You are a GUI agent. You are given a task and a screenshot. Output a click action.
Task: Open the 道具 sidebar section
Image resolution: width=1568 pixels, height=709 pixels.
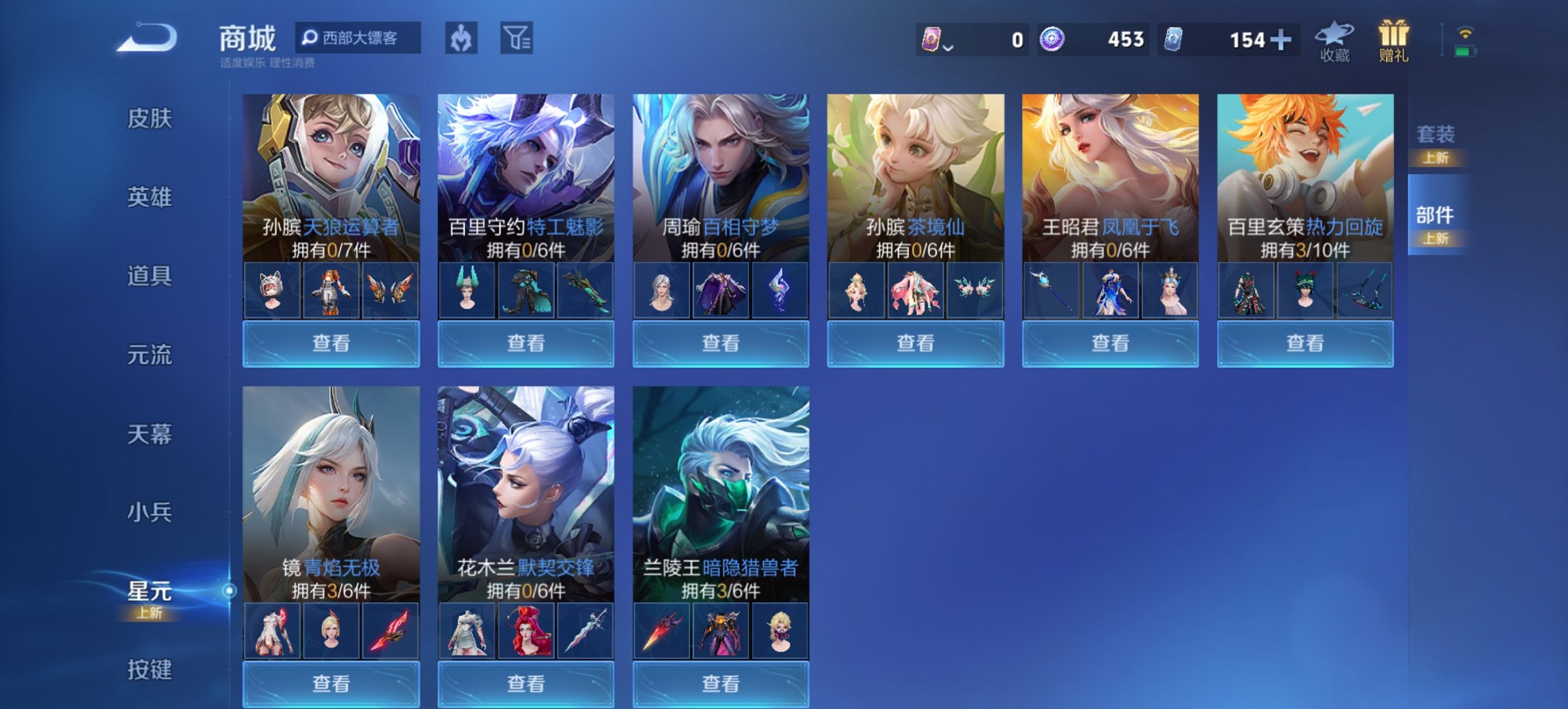(x=152, y=276)
